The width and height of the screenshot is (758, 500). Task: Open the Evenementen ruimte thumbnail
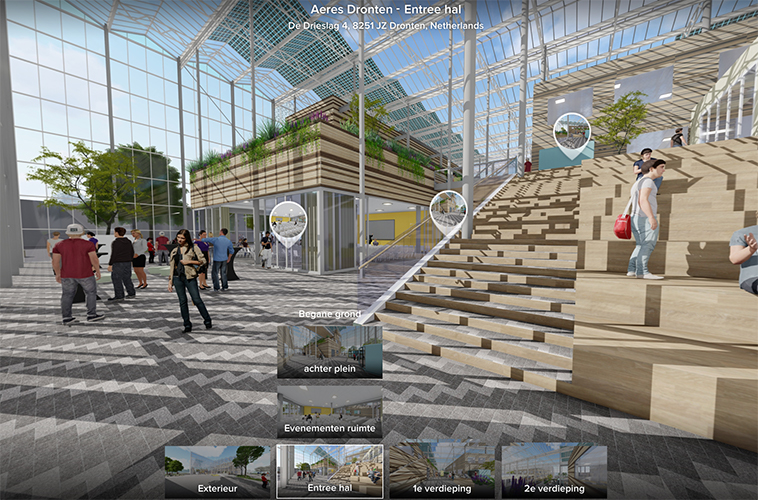pyautogui.click(x=329, y=412)
